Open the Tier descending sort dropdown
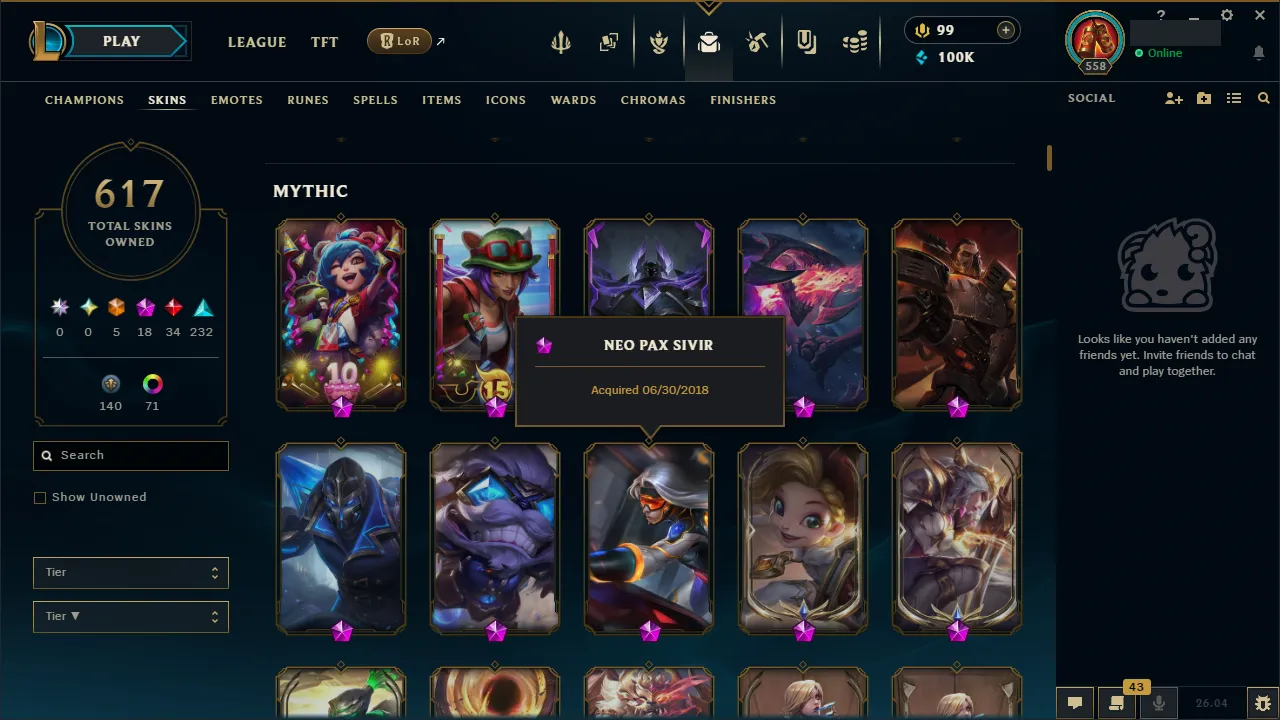Screen dimensions: 1280x720 (x=130, y=616)
